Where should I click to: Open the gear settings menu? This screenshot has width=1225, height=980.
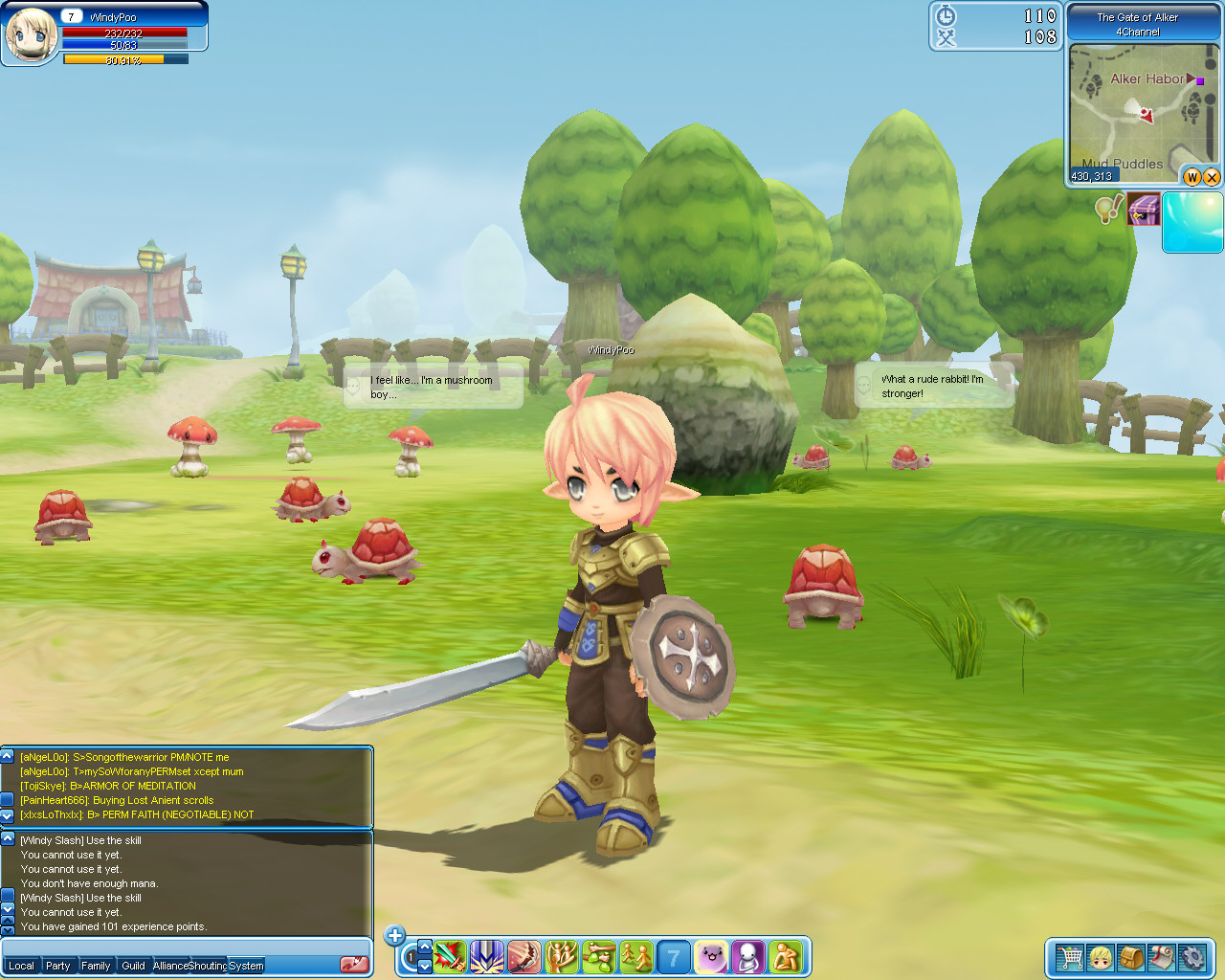pyautogui.click(x=1192, y=957)
